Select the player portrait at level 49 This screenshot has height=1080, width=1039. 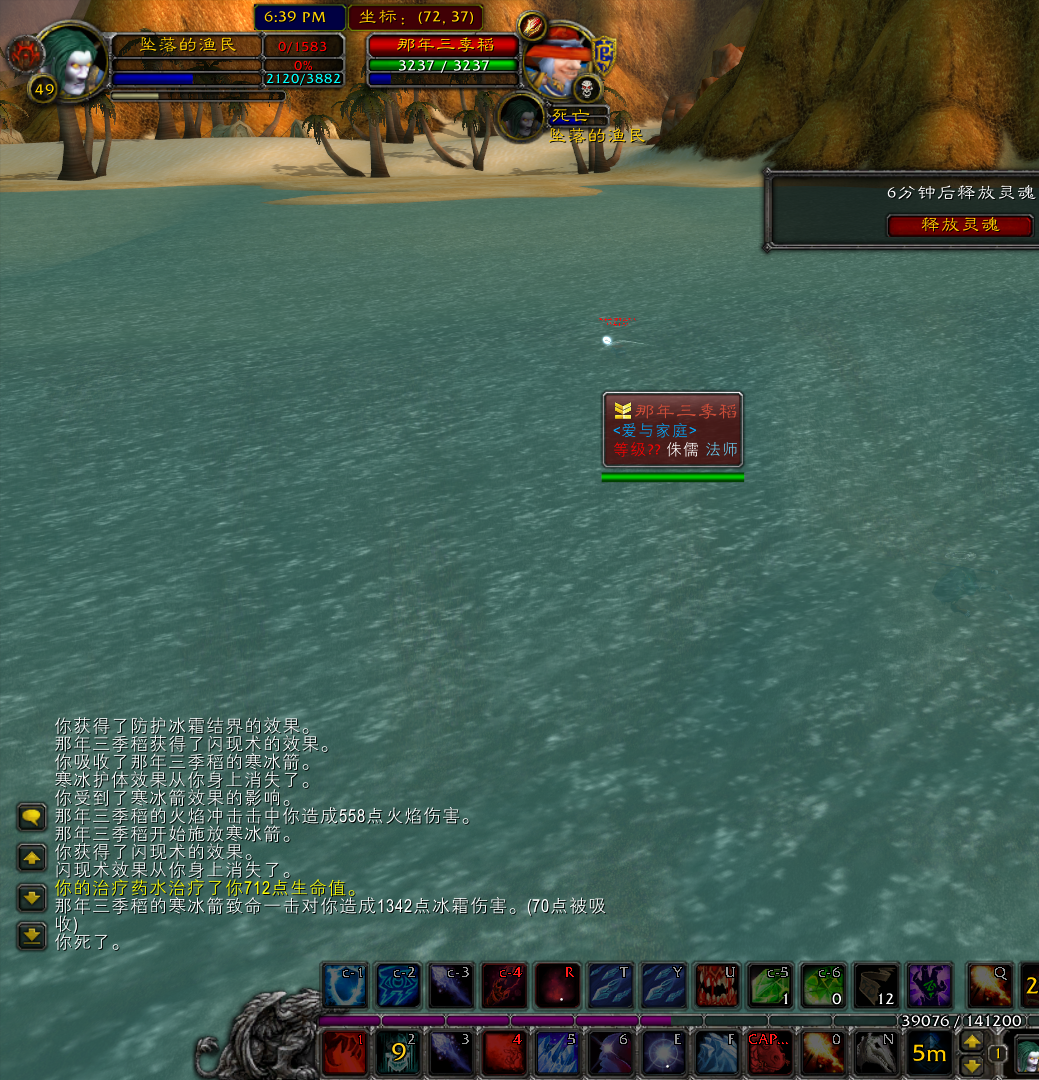click(72, 62)
